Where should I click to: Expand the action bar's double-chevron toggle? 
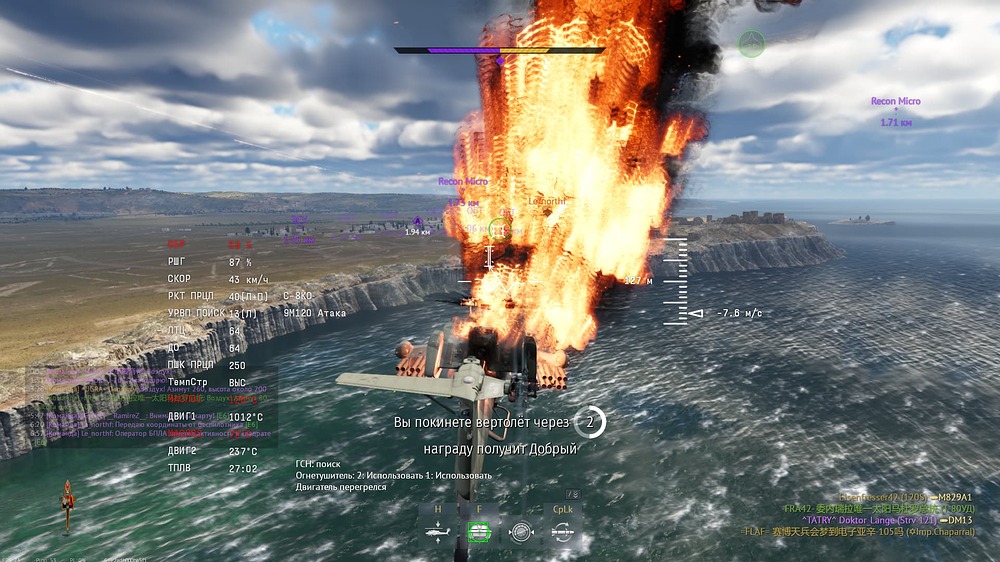coord(573,494)
